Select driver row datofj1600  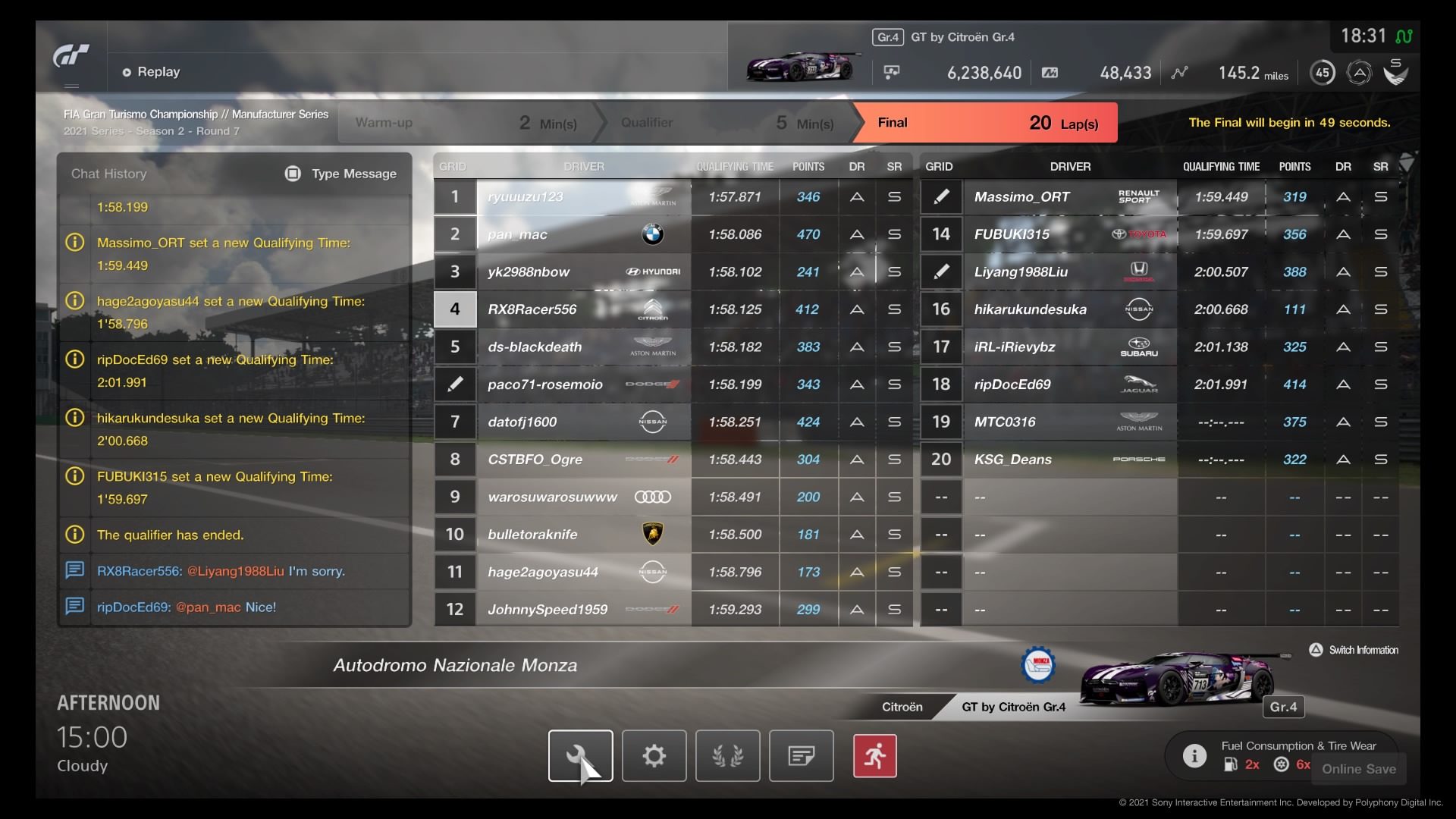click(x=584, y=422)
